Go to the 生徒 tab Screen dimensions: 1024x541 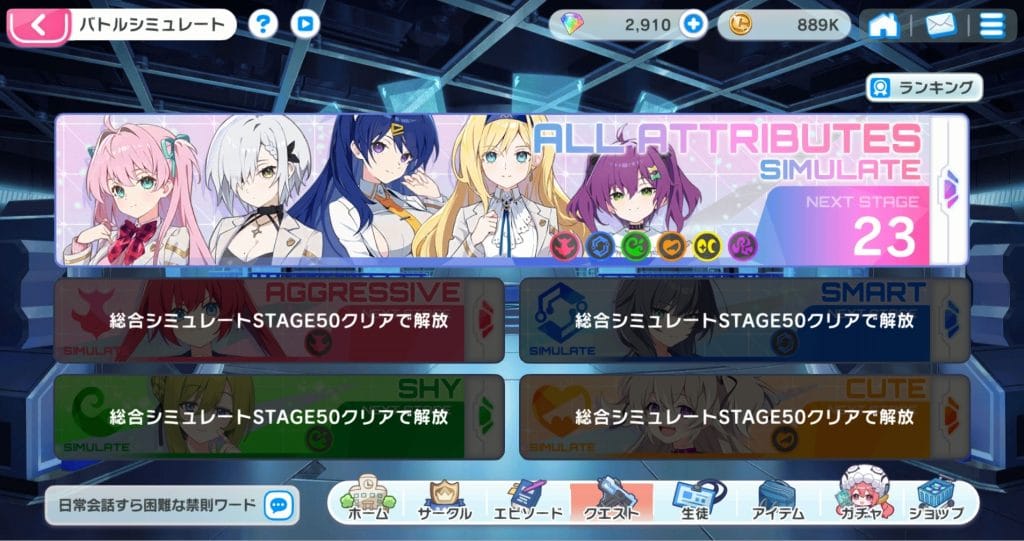pos(693,501)
